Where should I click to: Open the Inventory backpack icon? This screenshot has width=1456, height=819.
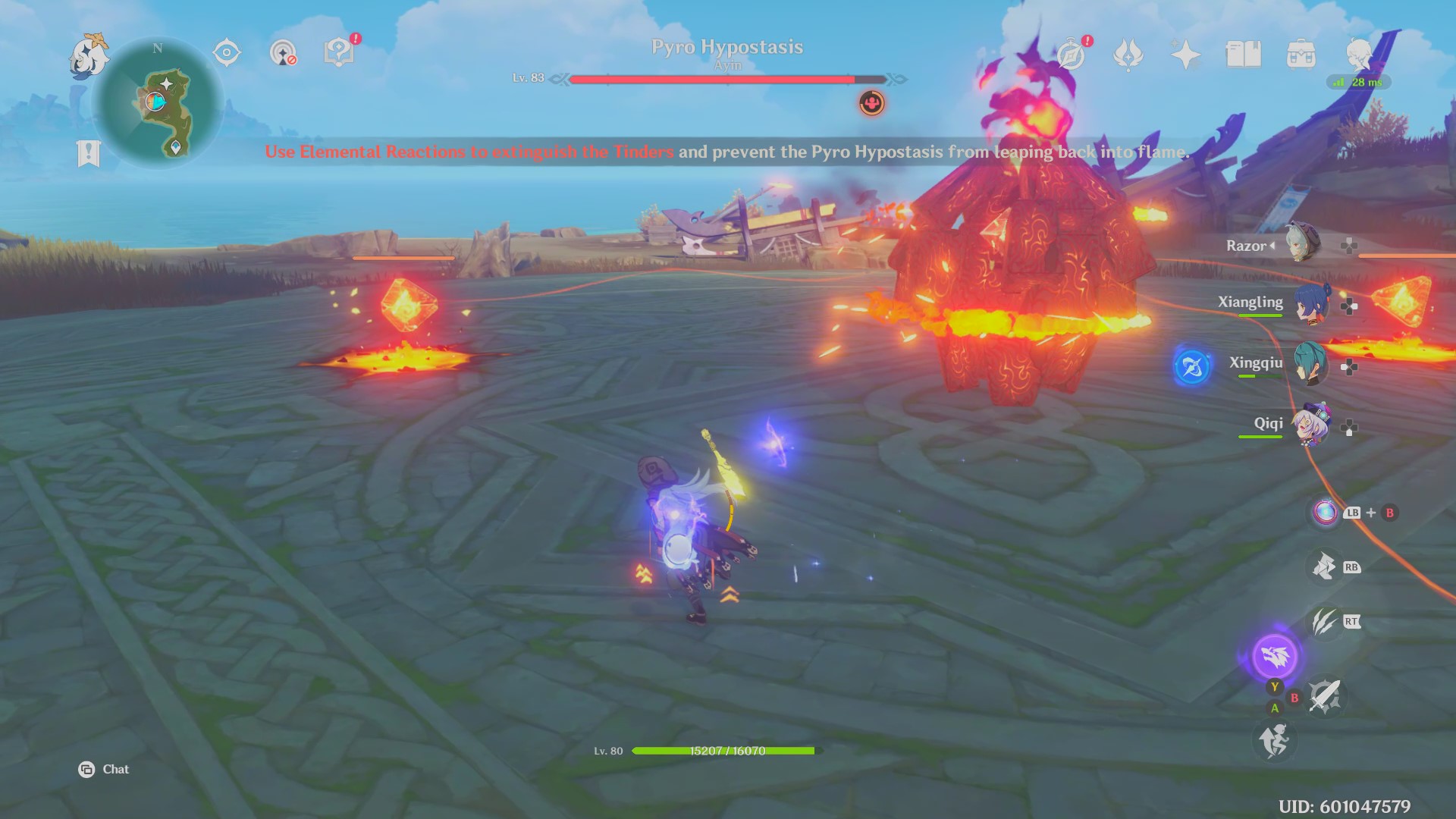[1300, 55]
